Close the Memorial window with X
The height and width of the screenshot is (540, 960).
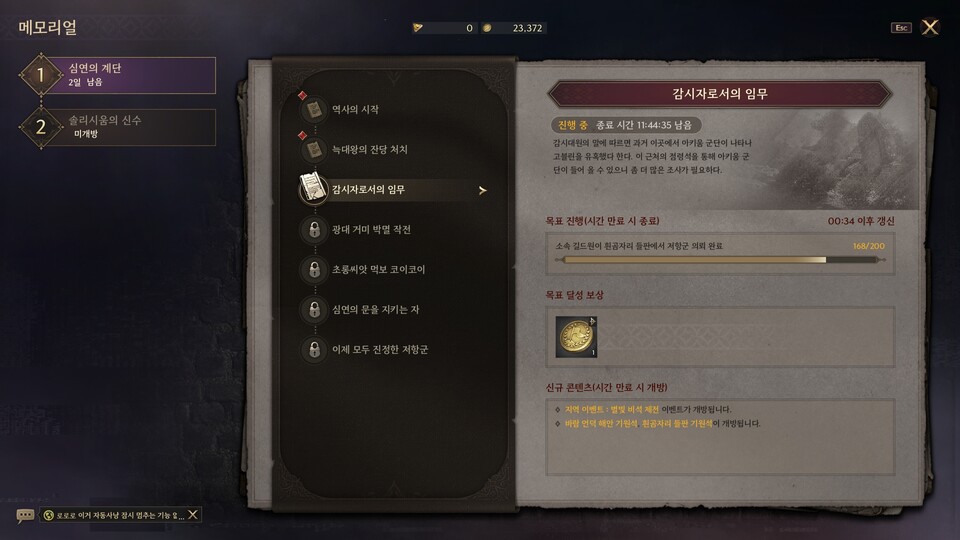(x=930, y=27)
